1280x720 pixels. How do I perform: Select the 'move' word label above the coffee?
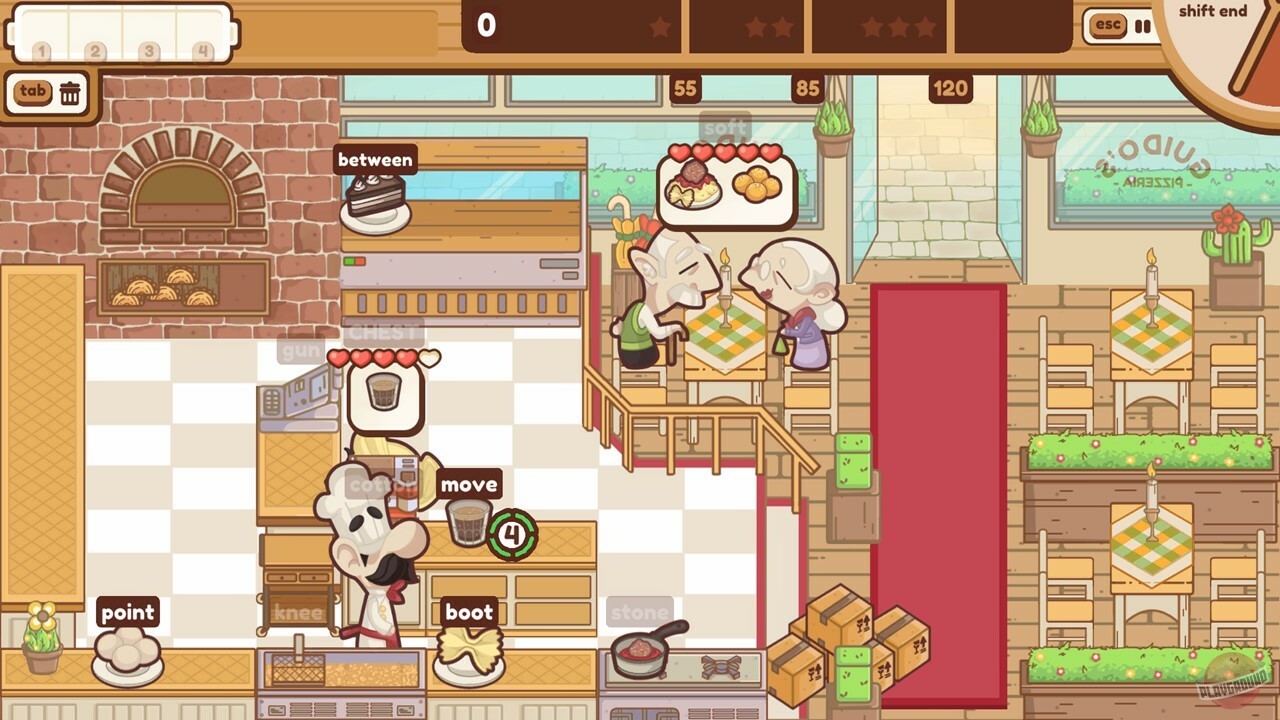point(470,484)
